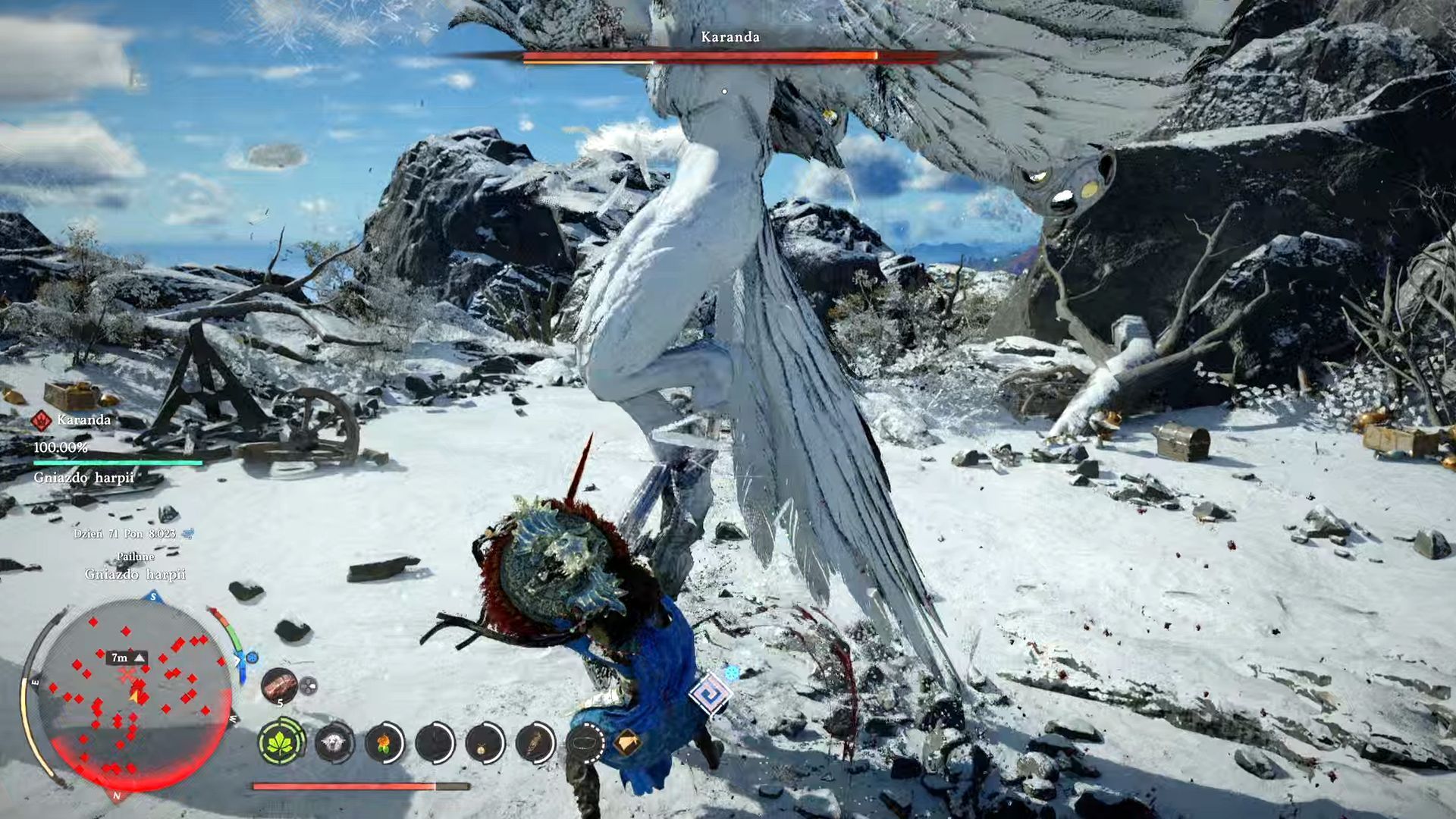Image resolution: width=1456 pixels, height=819 pixels.
Task: Select the dashed-ring oval item slot
Action: [x=585, y=744]
